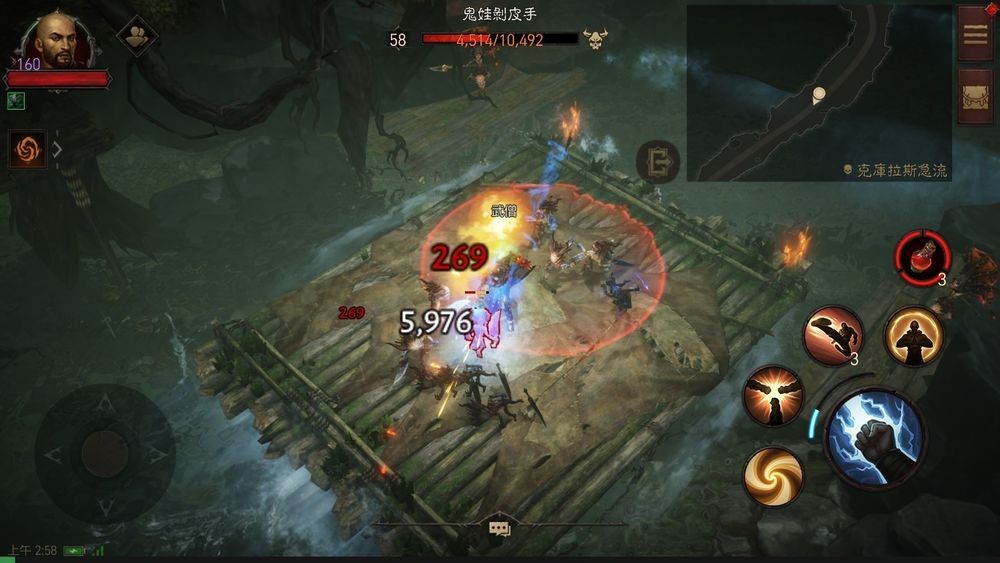1000x563 pixels.
Task: Cast the glowing palm strike skill
Action: (773, 395)
